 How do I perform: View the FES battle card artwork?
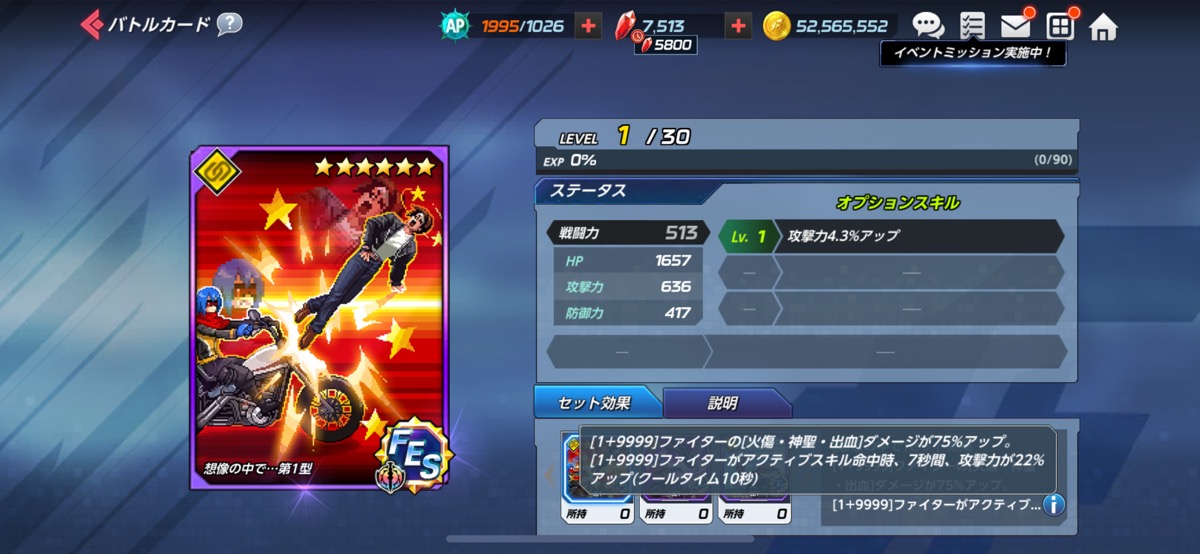tap(320, 317)
